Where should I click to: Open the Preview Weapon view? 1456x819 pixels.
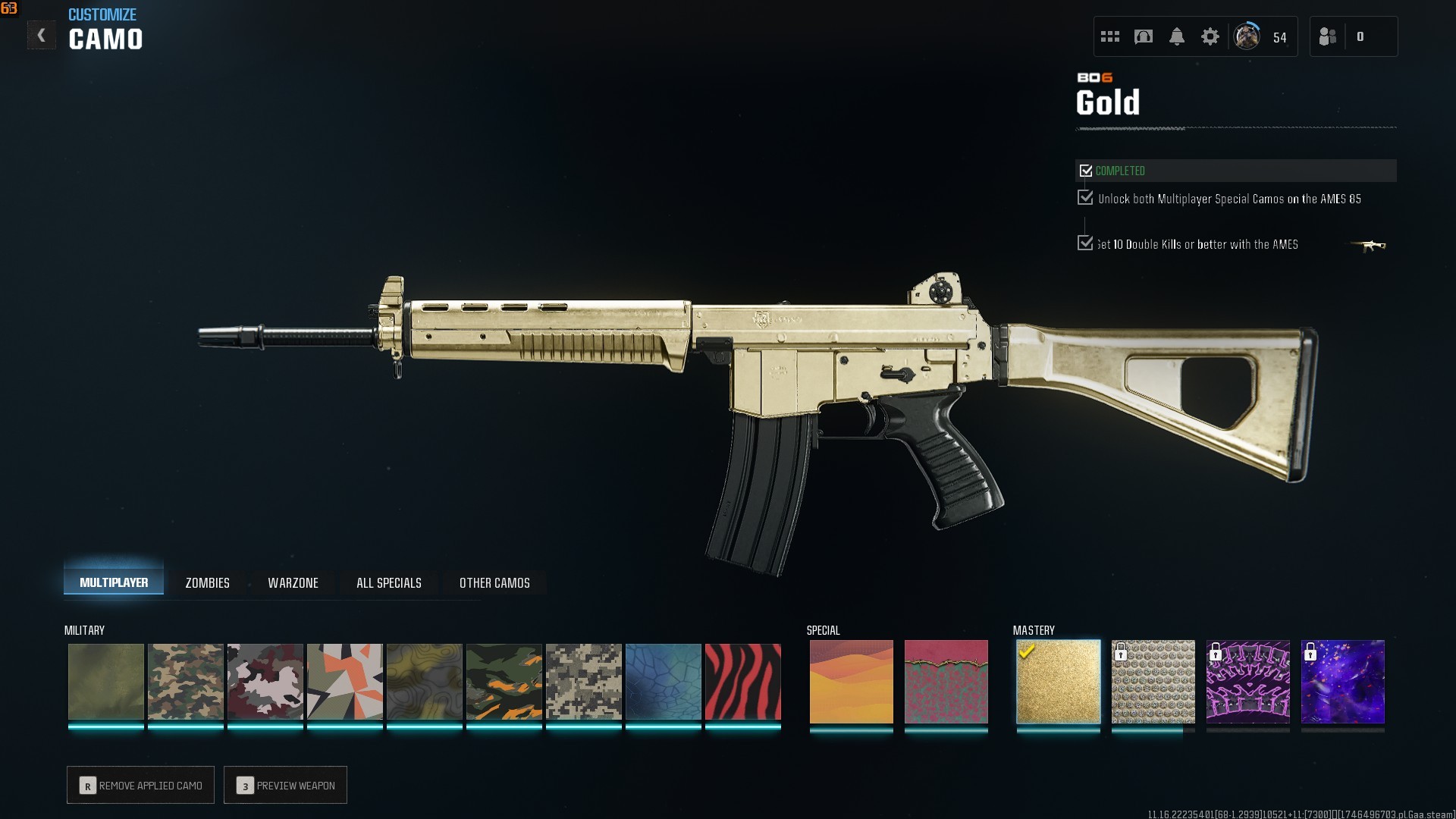point(286,785)
